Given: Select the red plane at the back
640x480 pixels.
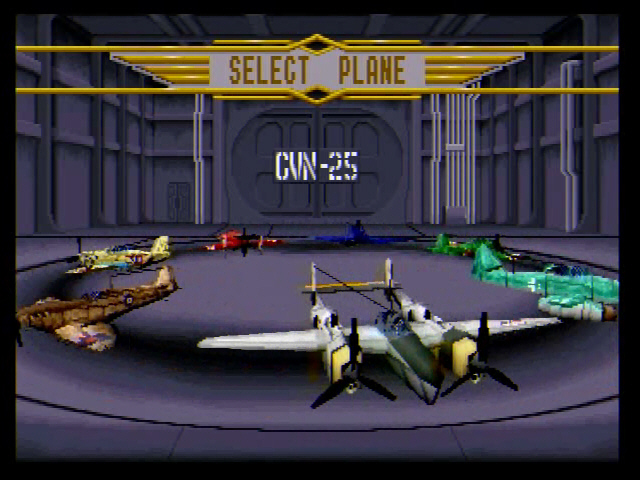Looking at the screenshot, I should pyautogui.click(x=240, y=240).
